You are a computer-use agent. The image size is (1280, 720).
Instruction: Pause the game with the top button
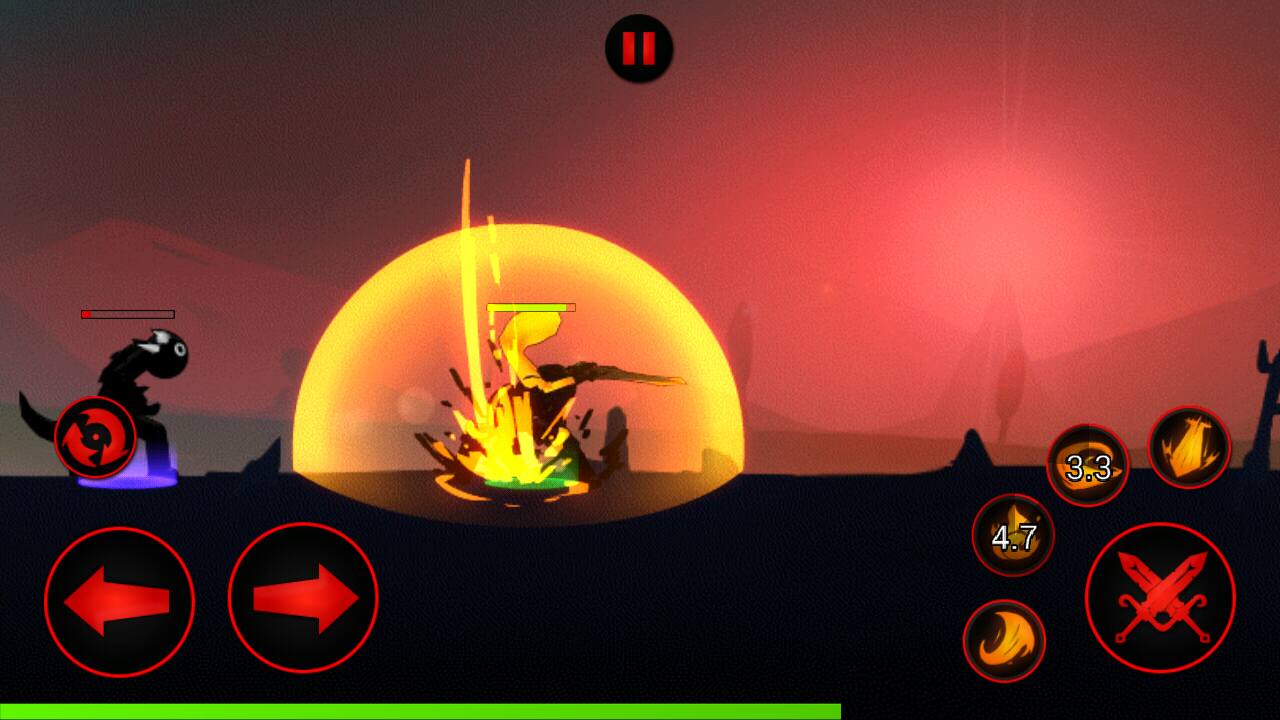(x=639, y=48)
